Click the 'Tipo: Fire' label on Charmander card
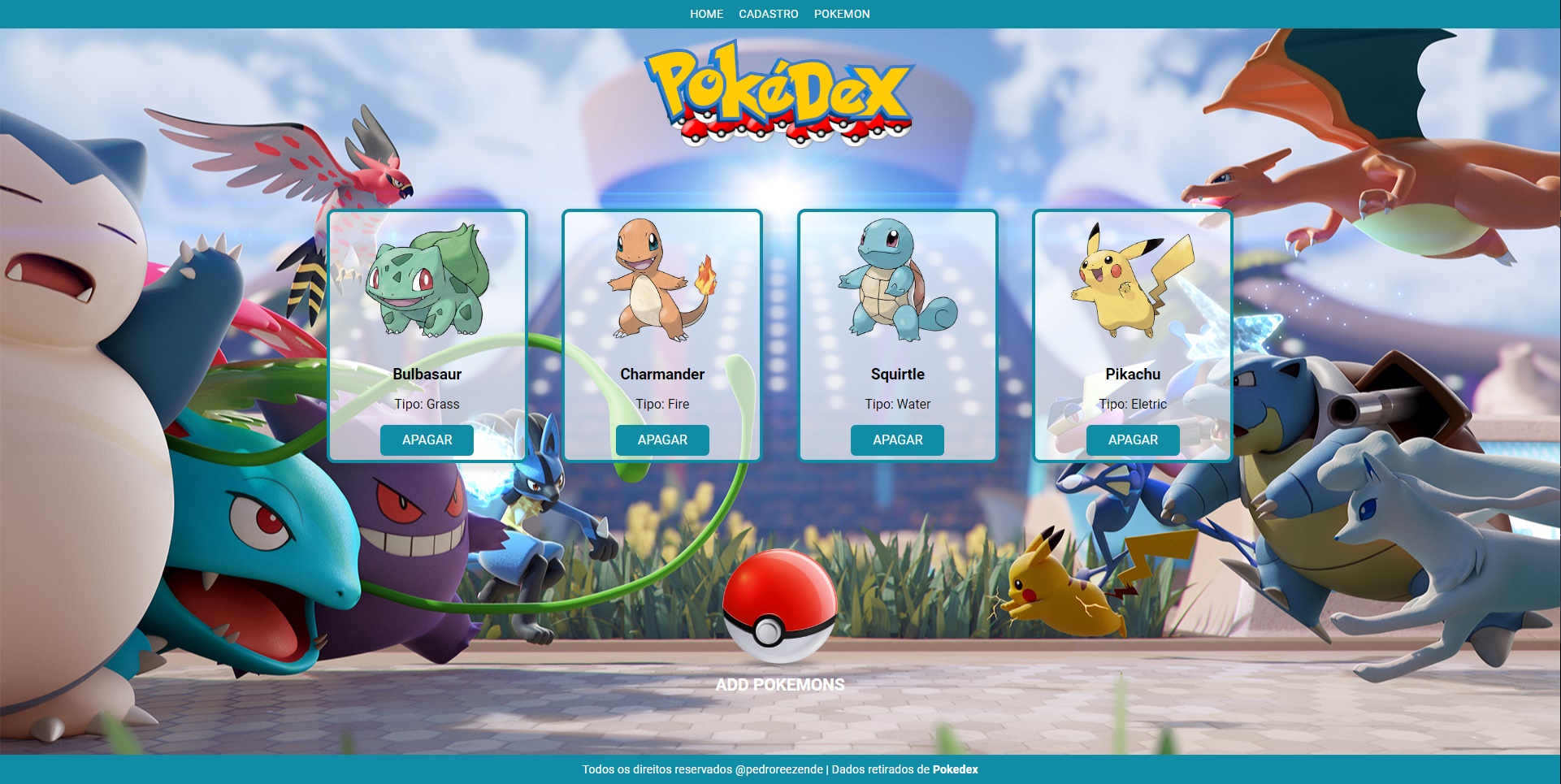Screen dimensions: 1561x784 [x=662, y=404]
